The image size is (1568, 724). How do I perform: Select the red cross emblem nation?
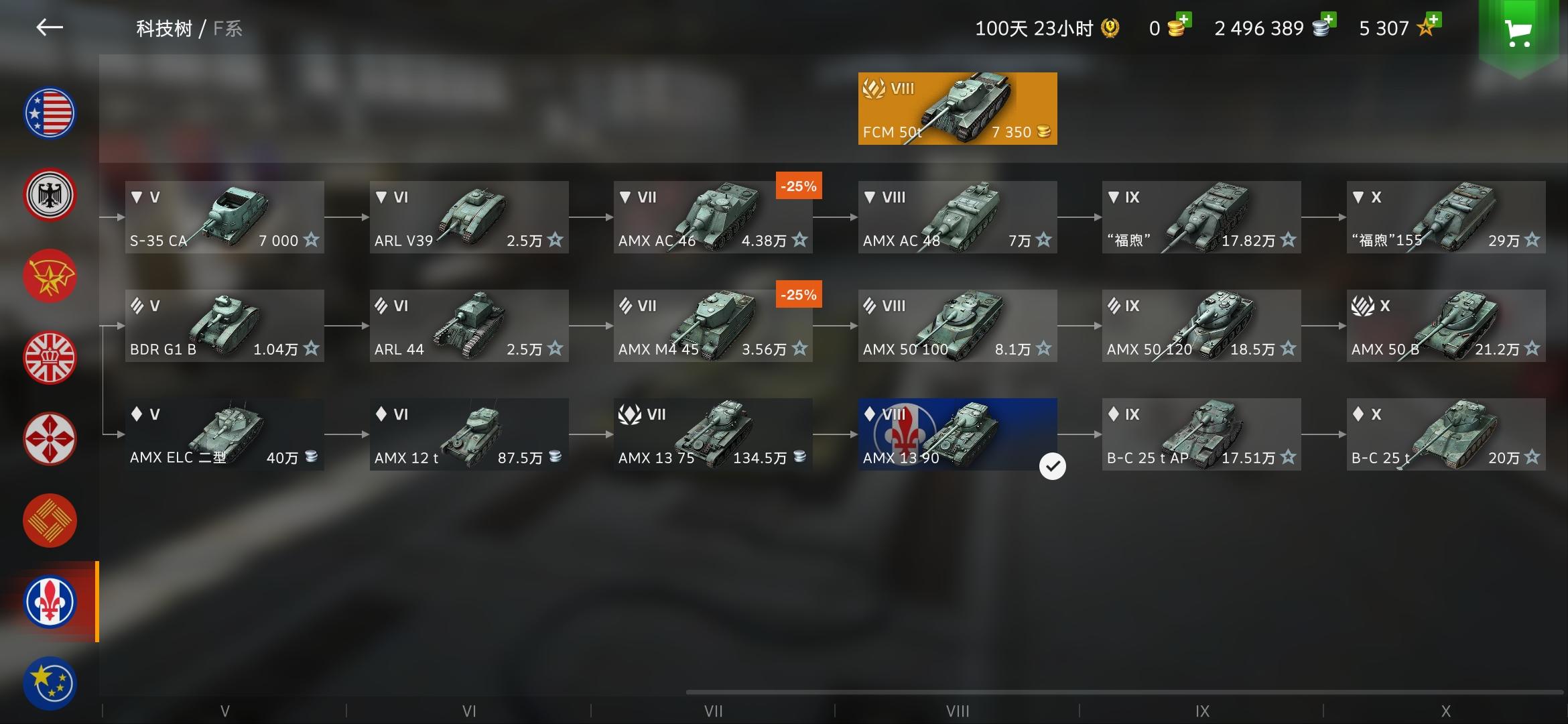50,439
